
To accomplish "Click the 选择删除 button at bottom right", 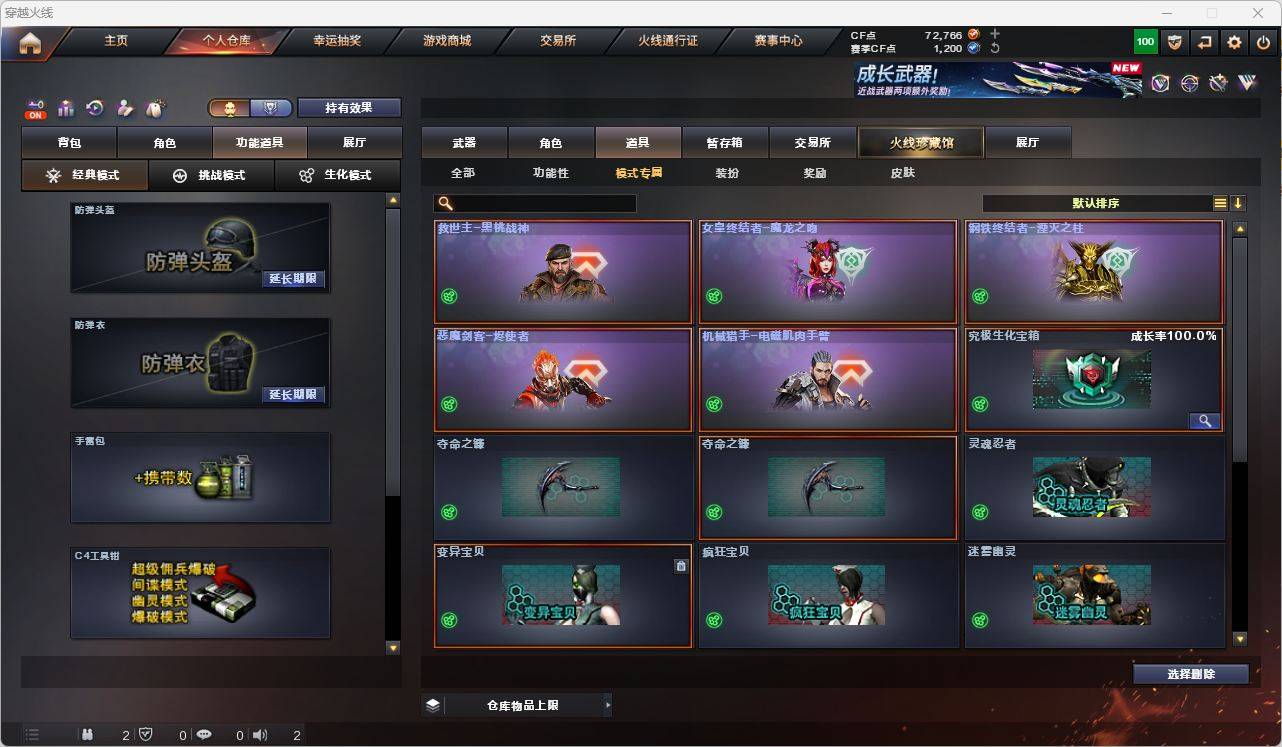I will pyautogui.click(x=1190, y=674).
